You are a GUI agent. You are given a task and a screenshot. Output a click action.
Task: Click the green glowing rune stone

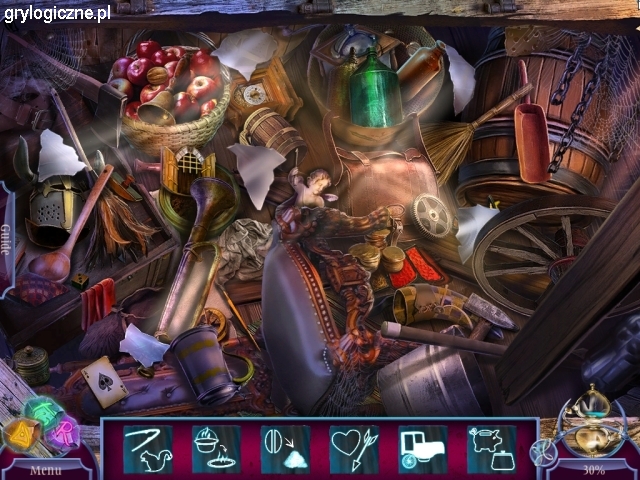pos(42,410)
